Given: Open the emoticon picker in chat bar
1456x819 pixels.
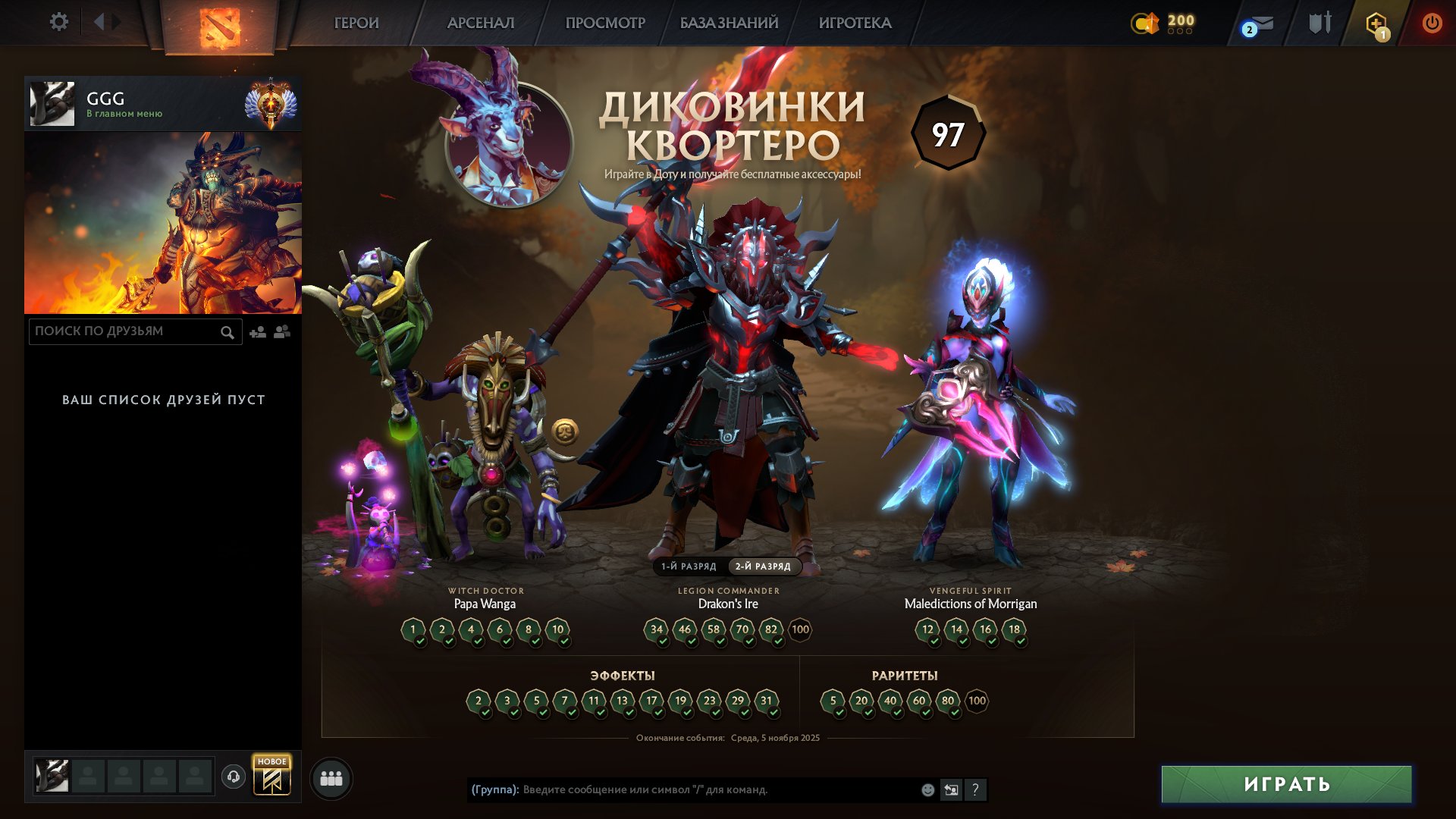Looking at the screenshot, I should coord(927,790).
